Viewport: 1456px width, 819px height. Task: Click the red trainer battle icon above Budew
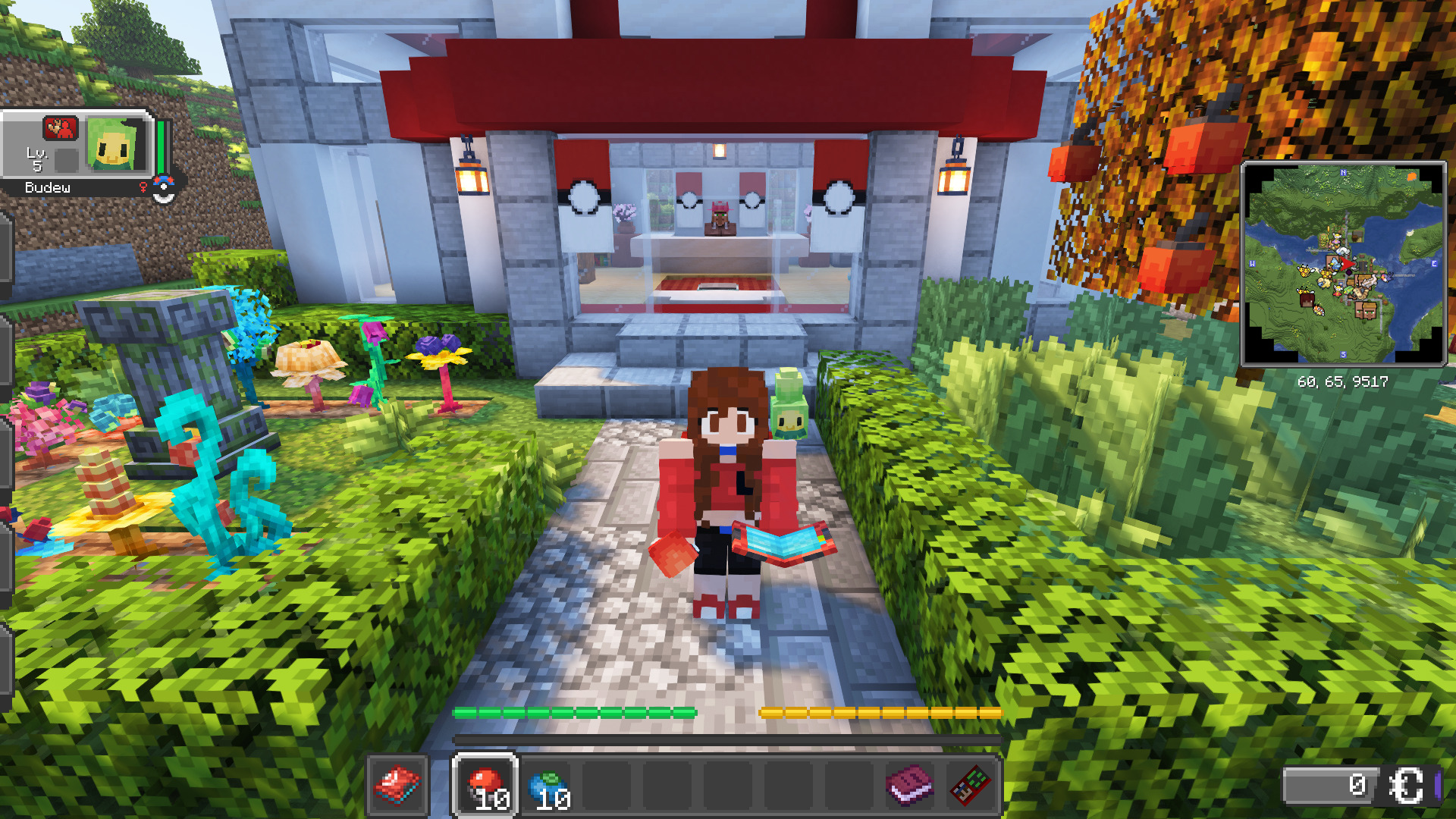(59, 127)
